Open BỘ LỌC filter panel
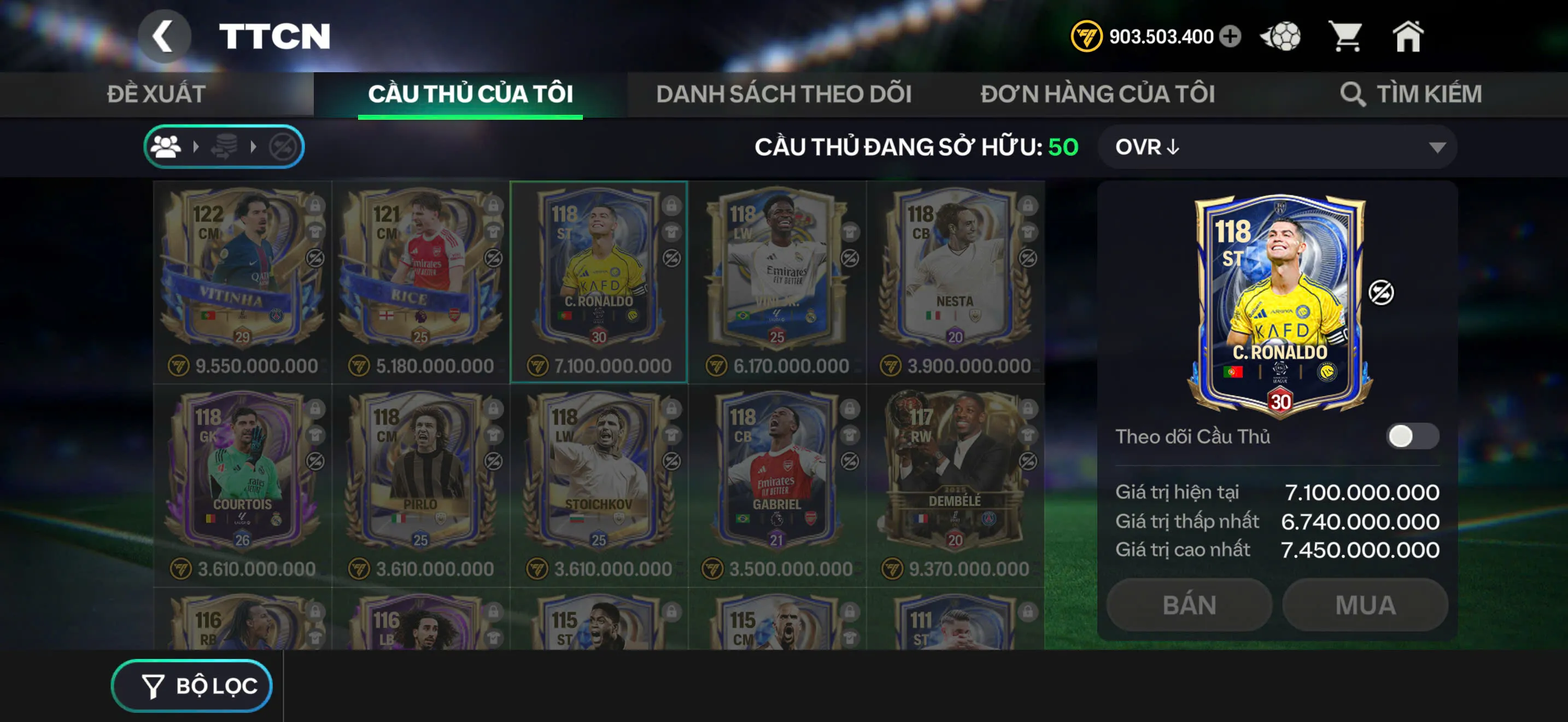The height and width of the screenshot is (722, 1568). point(192,685)
